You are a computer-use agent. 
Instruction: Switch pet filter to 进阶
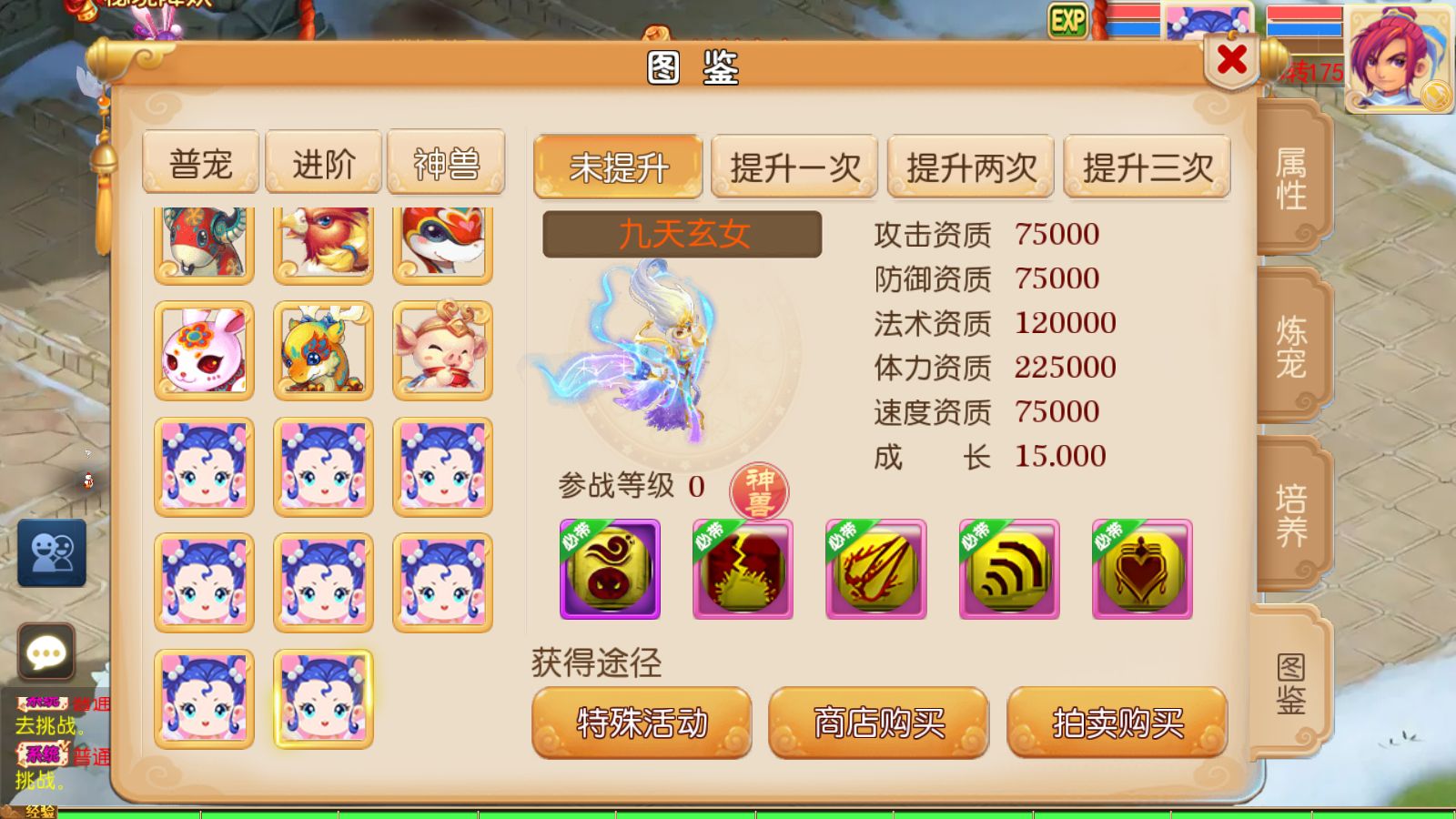point(323,161)
